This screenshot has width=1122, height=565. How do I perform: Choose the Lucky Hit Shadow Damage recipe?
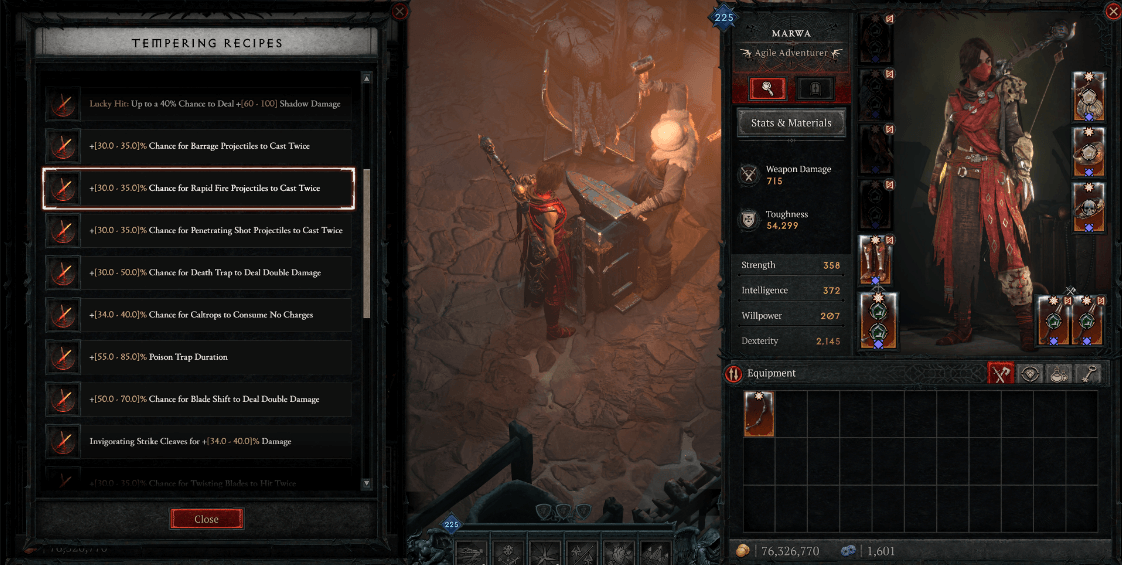click(x=198, y=104)
